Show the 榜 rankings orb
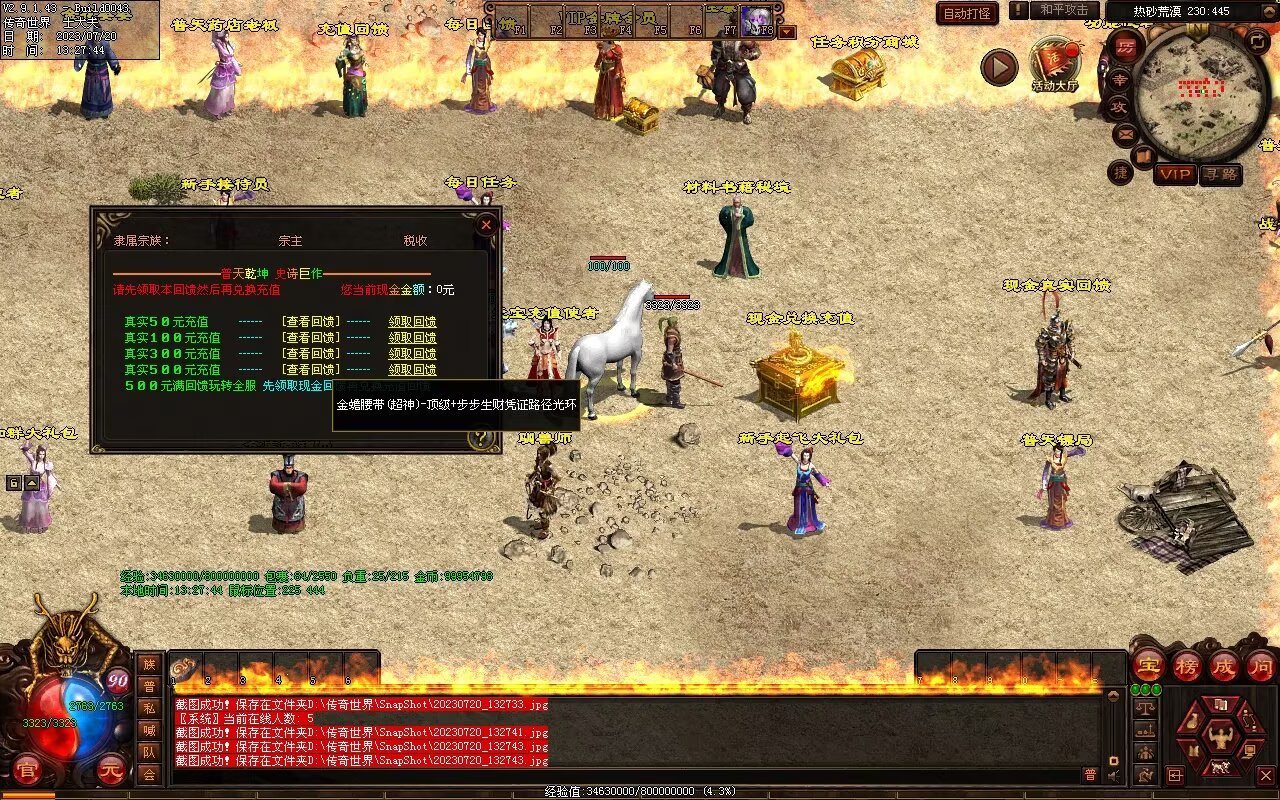The width and height of the screenshot is (1280, 800). pos(1187,665)
